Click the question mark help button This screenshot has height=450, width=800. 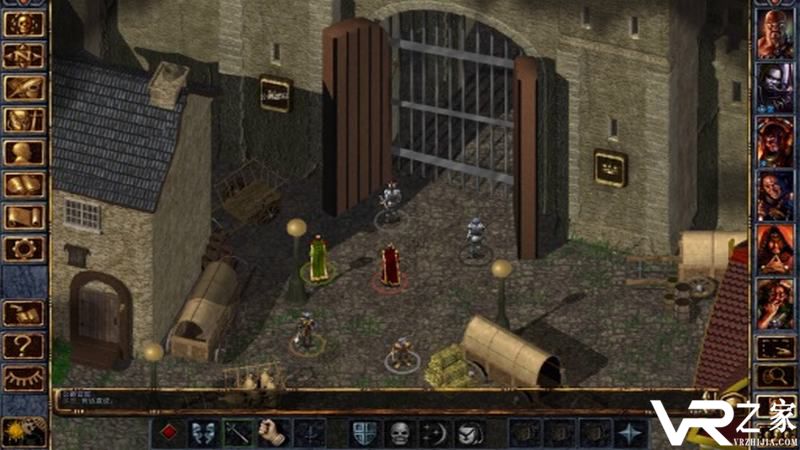(x=24, y=345)
